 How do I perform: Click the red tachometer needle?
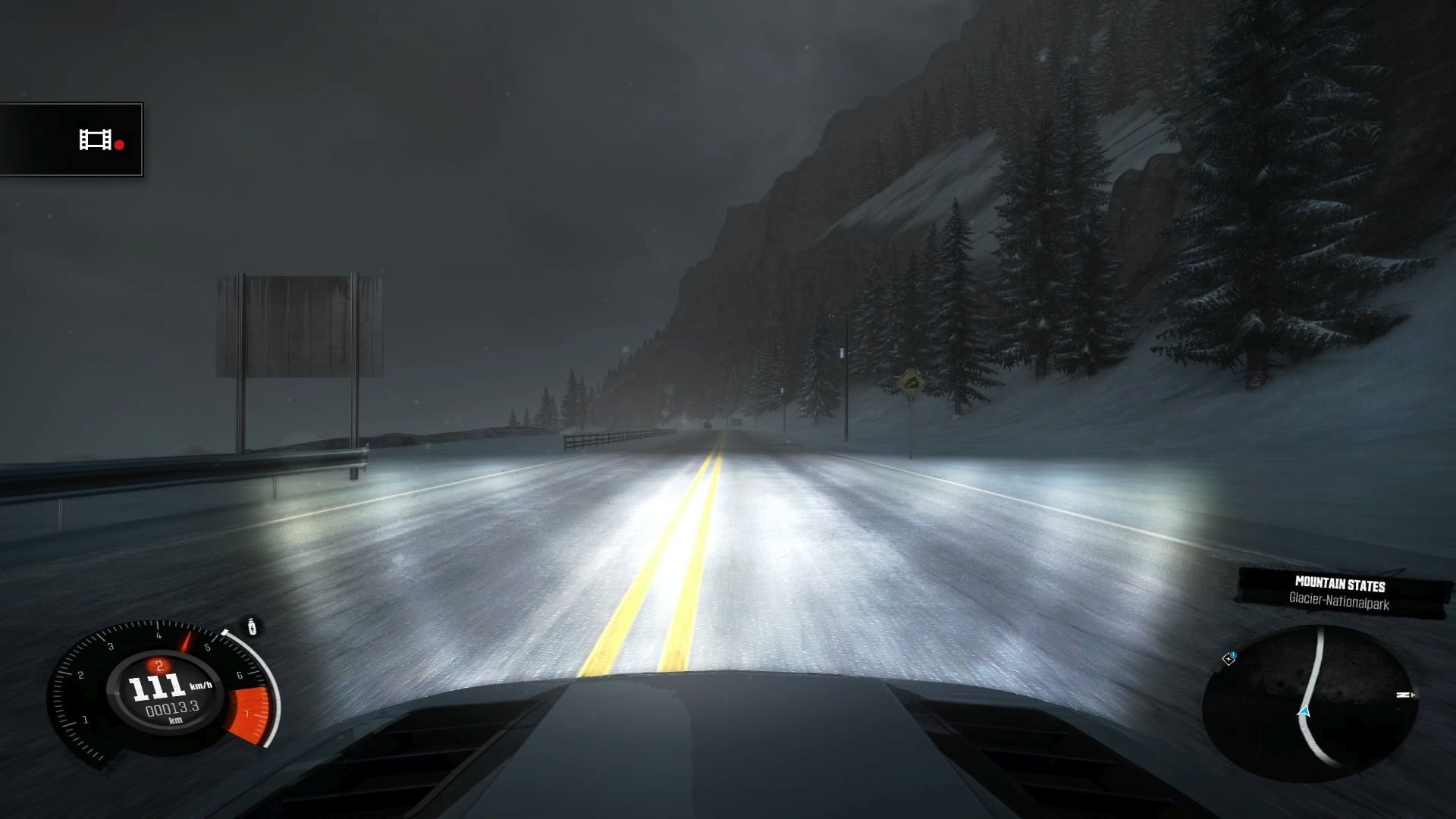click(x=185, y=640)
